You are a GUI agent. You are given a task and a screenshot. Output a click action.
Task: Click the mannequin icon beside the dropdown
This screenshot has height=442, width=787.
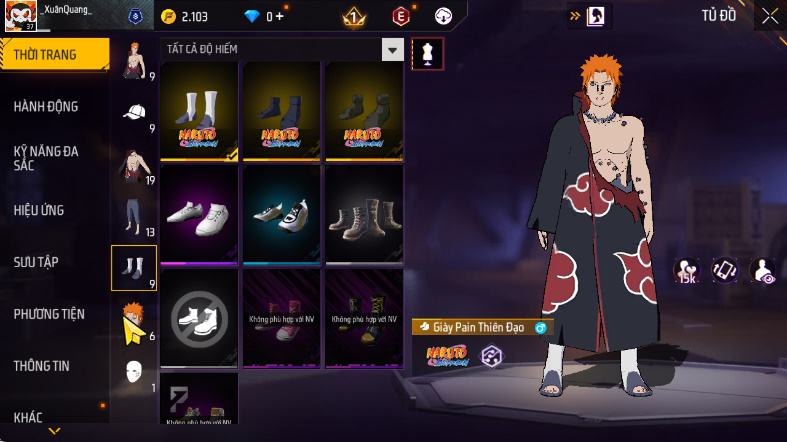click(429, 52)
